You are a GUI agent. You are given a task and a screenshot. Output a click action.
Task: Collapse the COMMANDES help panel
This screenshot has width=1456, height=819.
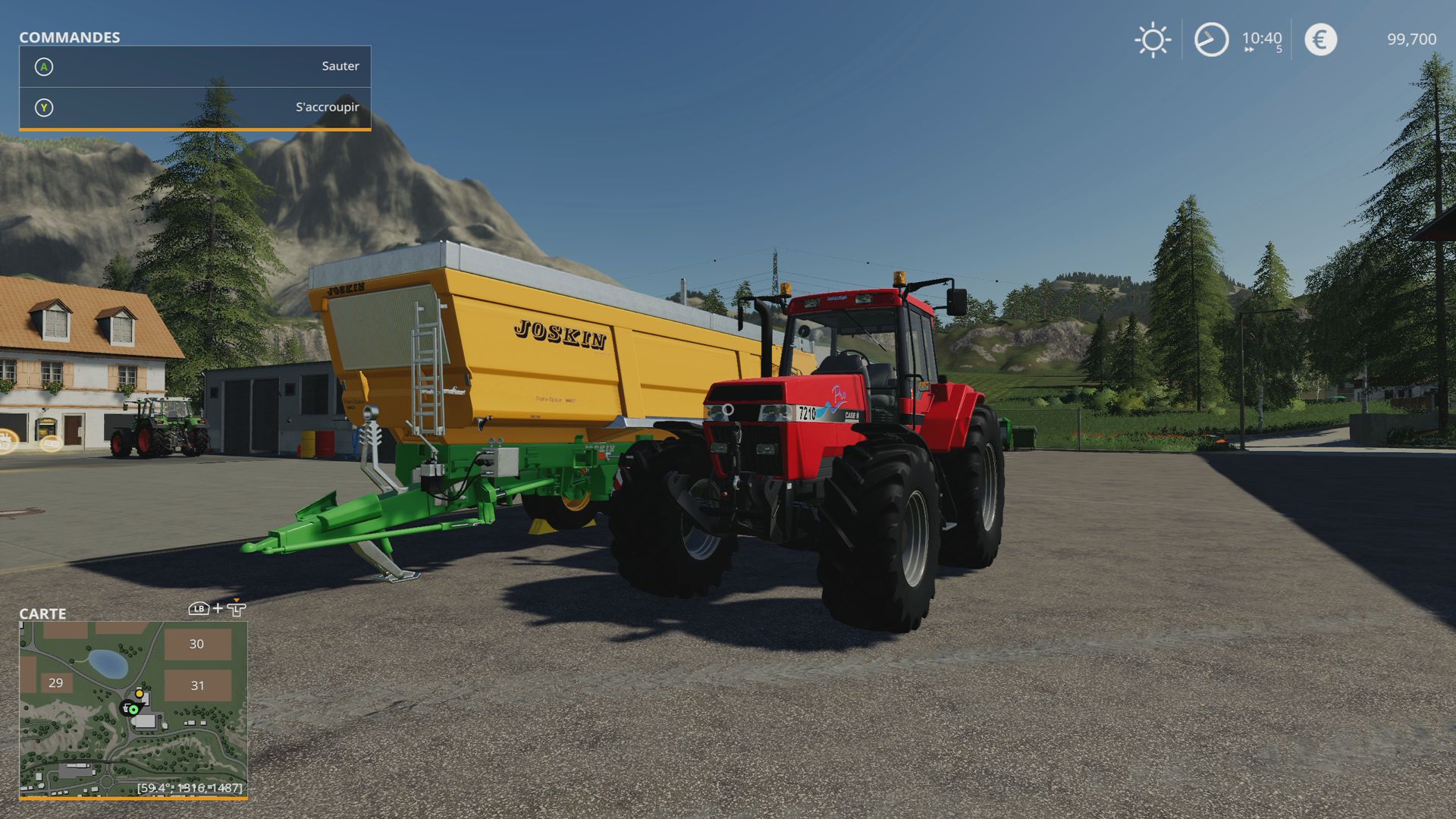pyautogui.click(x=69, y=36)
